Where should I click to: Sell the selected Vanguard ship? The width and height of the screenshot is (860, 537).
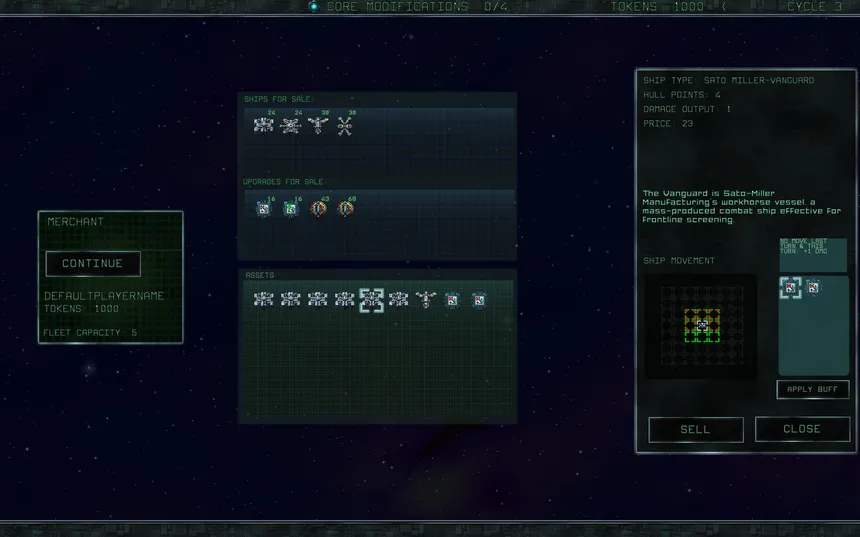(695, 429)
